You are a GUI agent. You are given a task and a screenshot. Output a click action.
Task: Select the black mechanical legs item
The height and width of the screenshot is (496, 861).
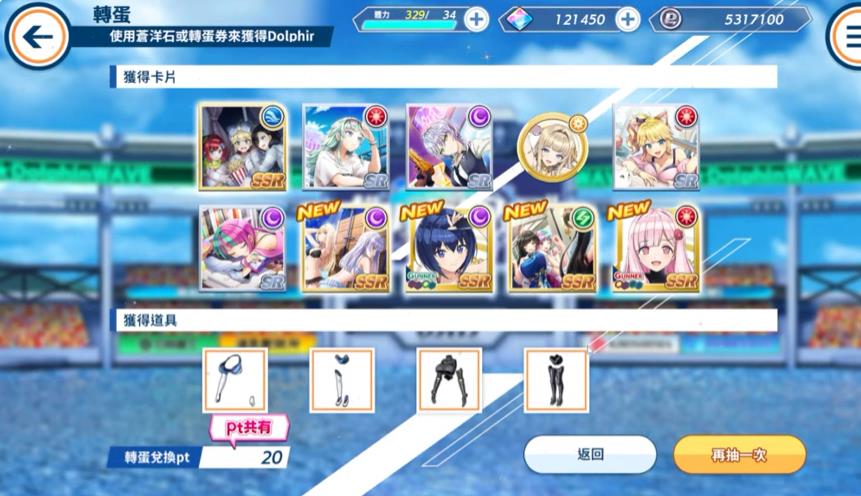click(x=449, y=381)
